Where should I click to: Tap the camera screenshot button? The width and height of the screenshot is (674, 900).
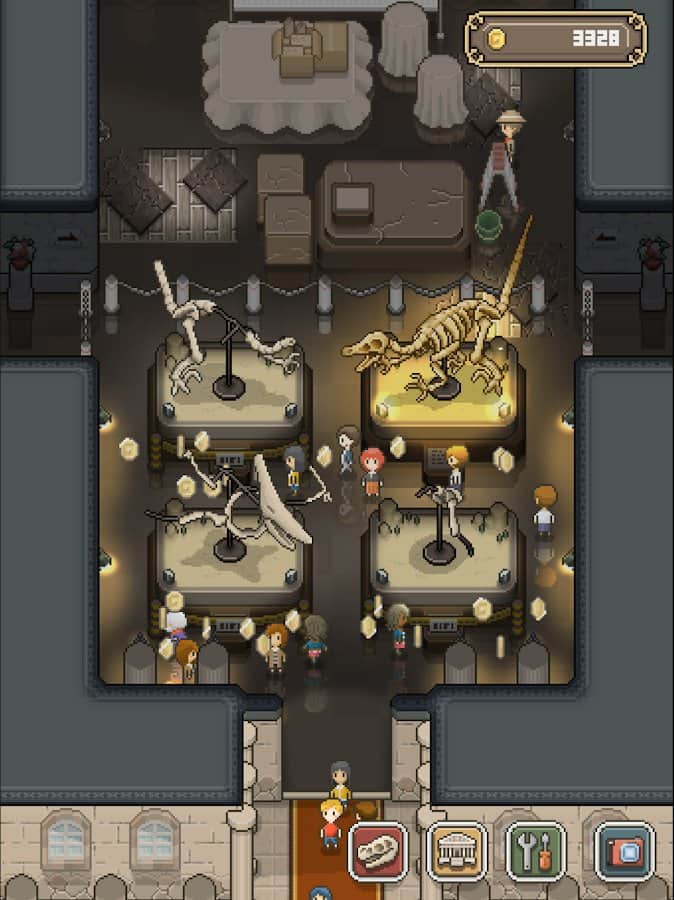(624, 852)
